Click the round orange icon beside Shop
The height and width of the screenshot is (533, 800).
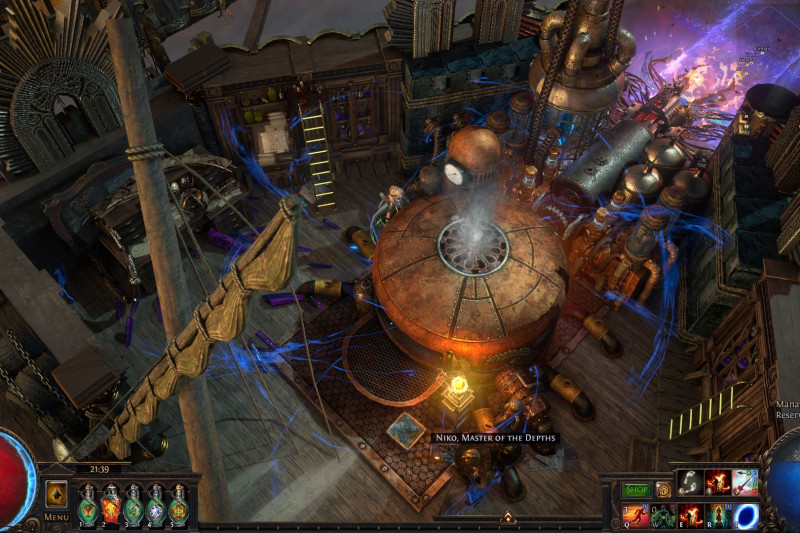(x=664, y=490)
